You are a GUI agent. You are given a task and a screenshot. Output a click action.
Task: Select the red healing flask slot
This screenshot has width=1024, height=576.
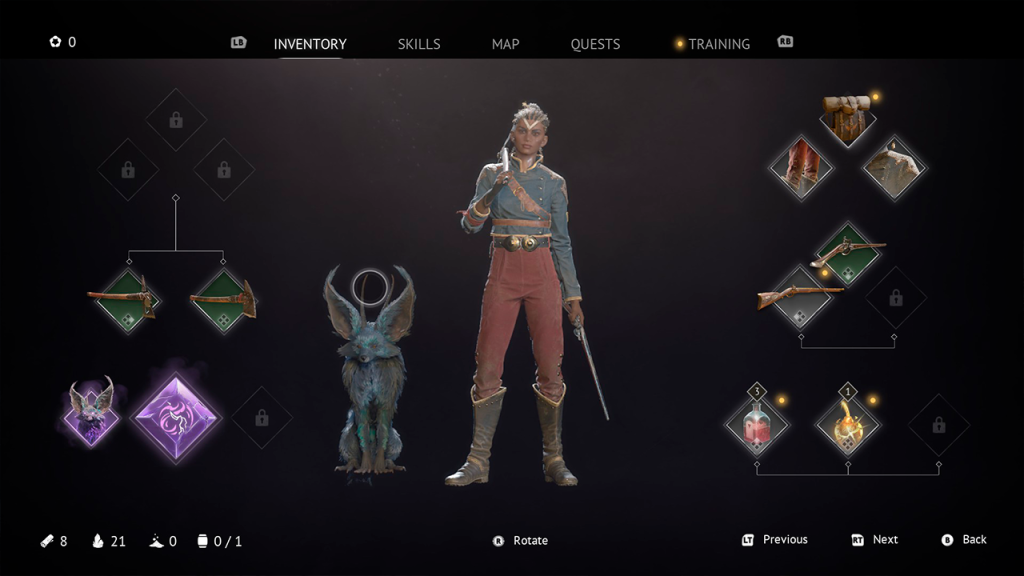(x=757, y=424)
